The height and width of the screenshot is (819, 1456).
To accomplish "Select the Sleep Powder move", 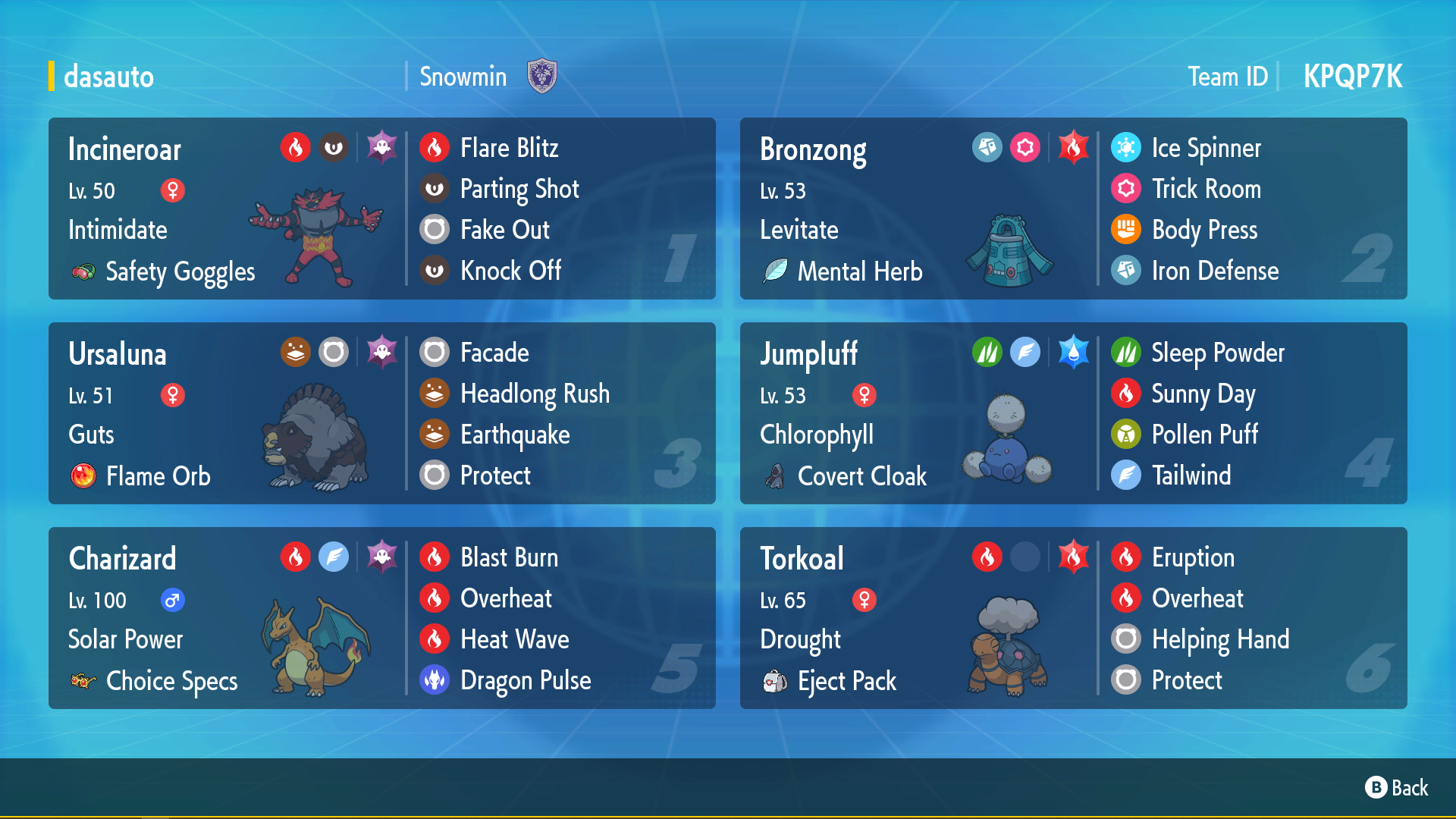I will [1217, 353].
